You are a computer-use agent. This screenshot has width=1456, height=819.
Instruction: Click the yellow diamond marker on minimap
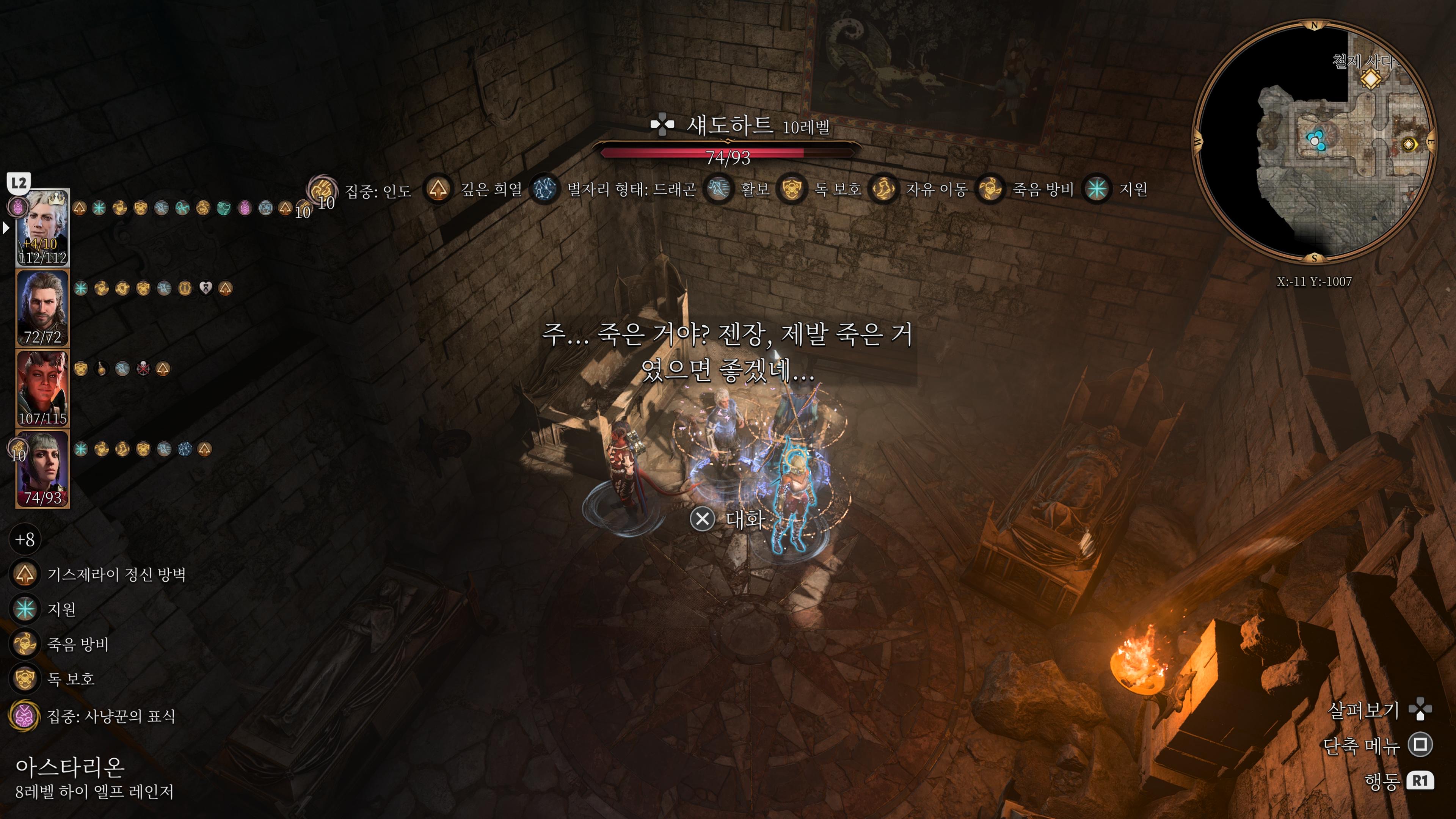coord(1371,78)
